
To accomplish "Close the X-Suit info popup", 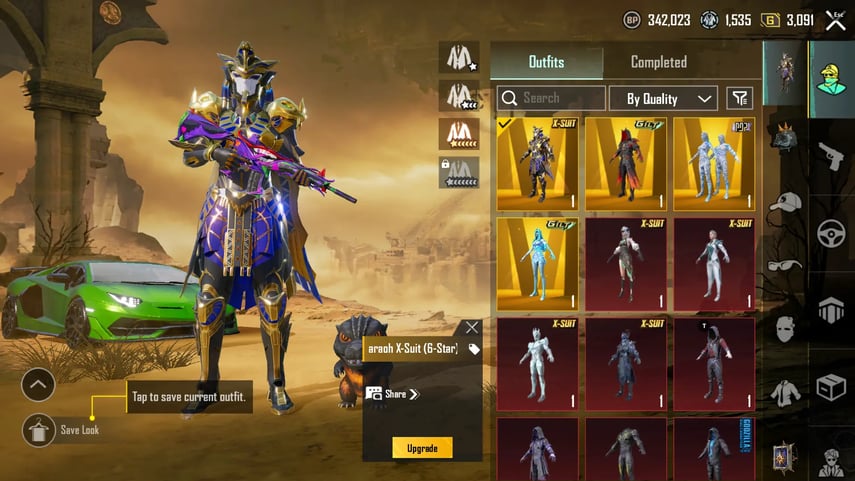I will pos(472,327).
